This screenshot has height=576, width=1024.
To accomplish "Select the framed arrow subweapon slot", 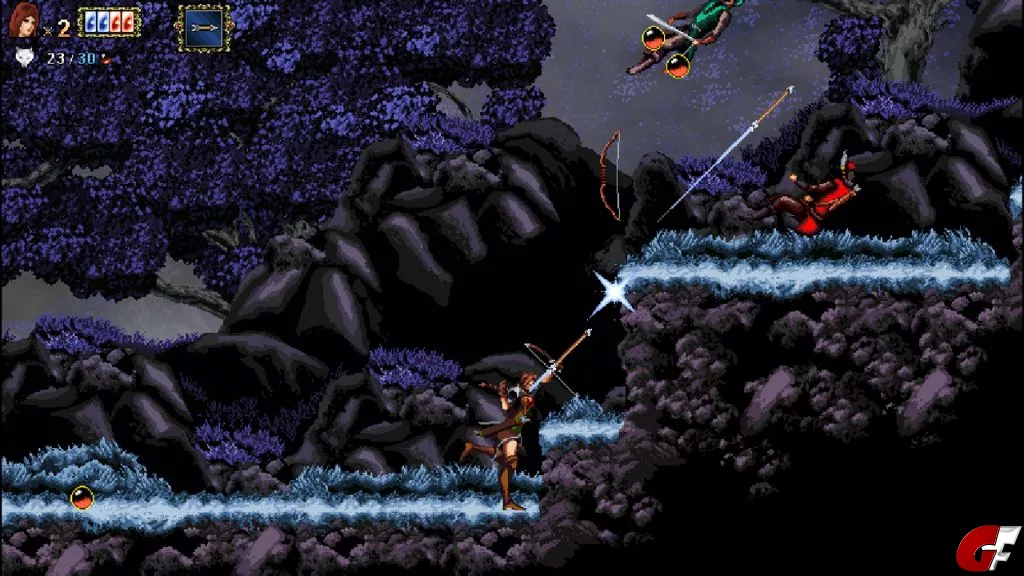I will (x=203, y=27).
